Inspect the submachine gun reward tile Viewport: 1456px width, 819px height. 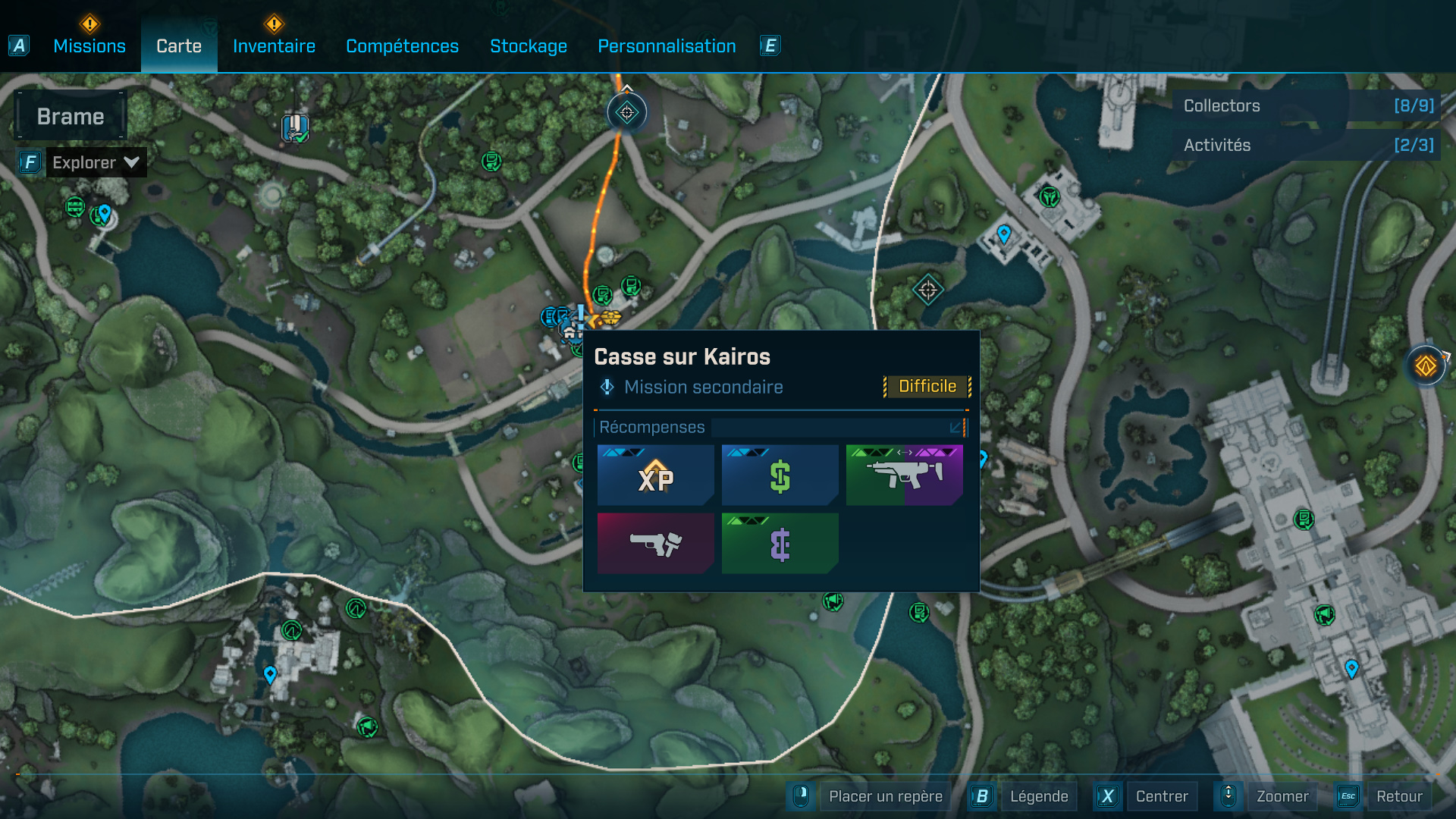pyautogui.click(x=904, y=475)
